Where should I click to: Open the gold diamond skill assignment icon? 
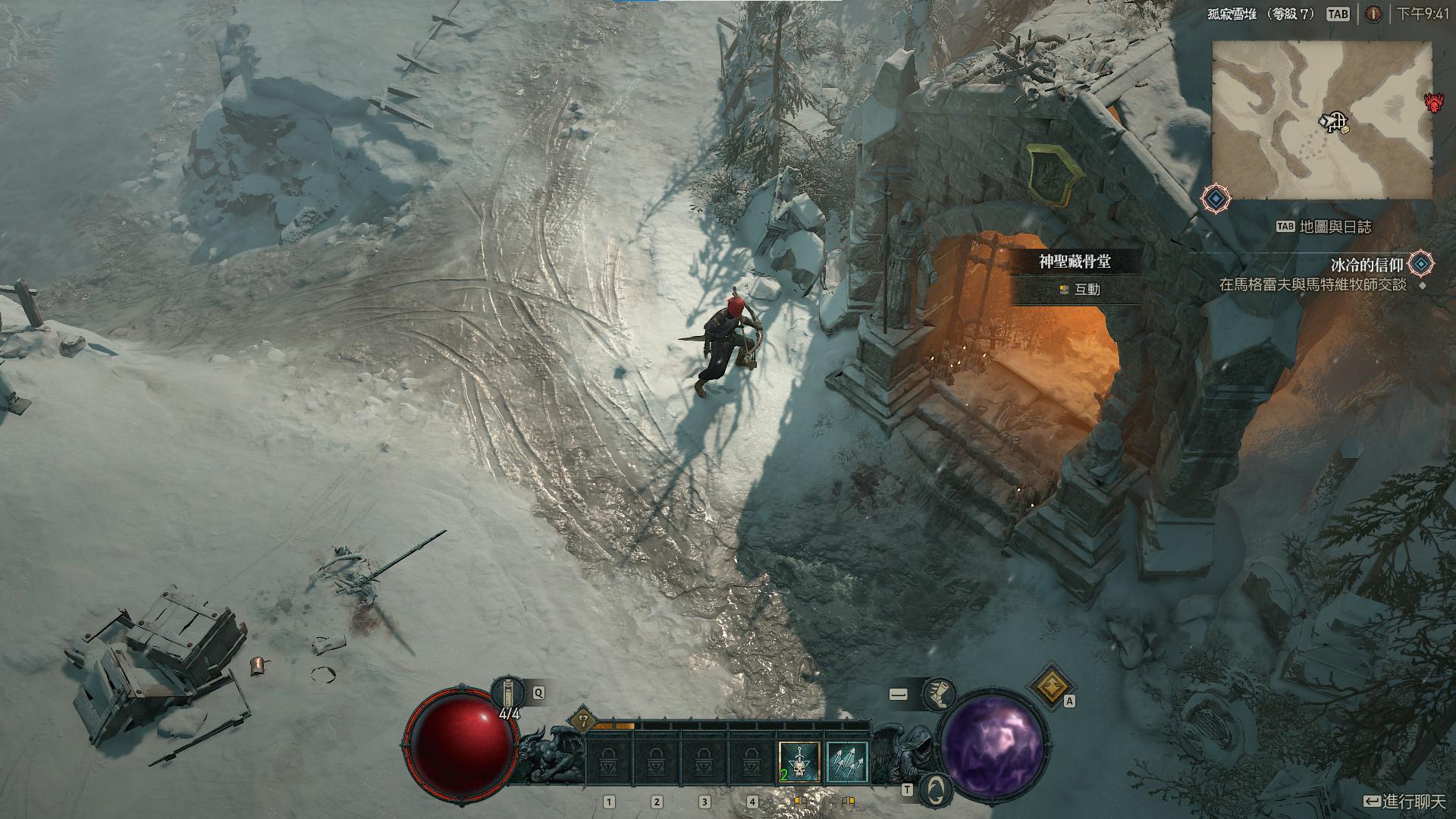1051,685
